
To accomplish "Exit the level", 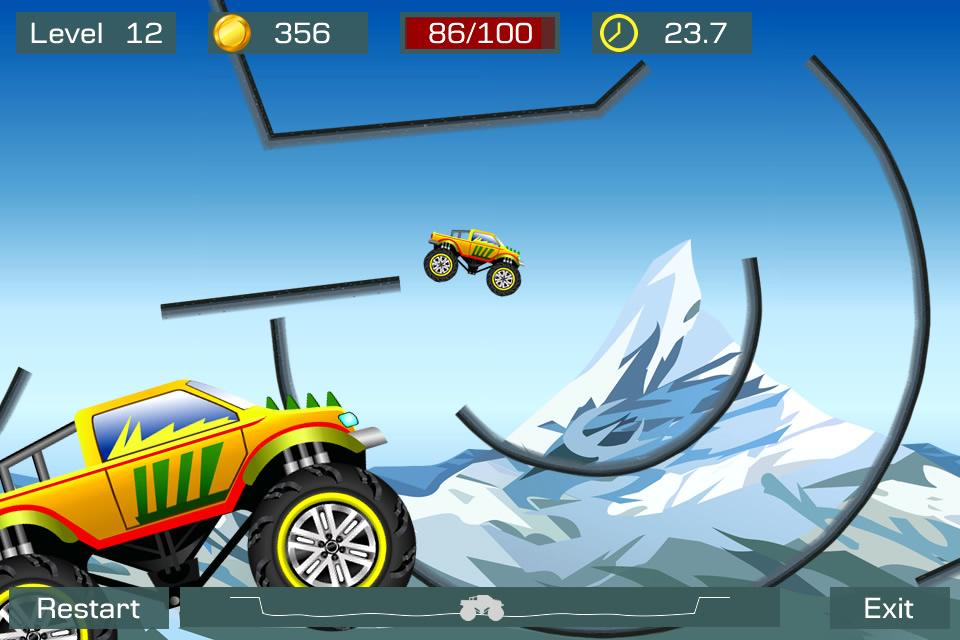I will 888,608.
